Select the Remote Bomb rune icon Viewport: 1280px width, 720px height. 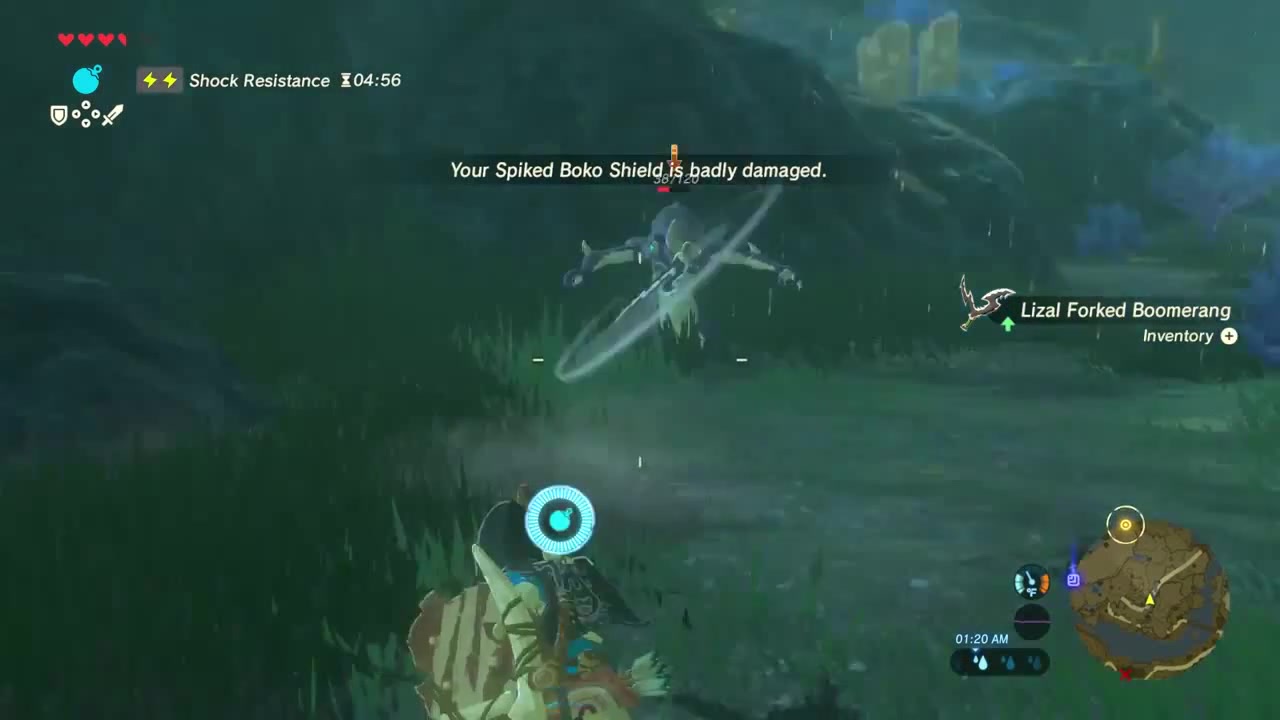(x=86, y=79)
